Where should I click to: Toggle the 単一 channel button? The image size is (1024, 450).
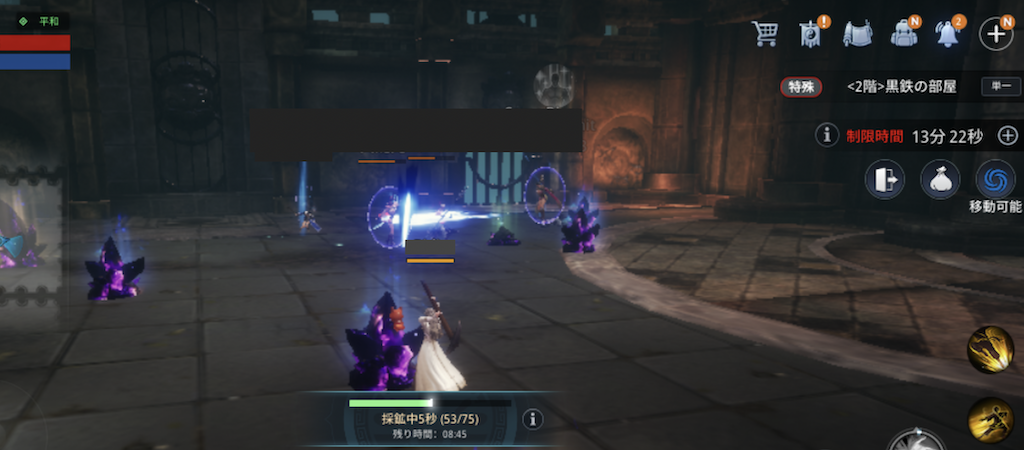pos(999,87)
